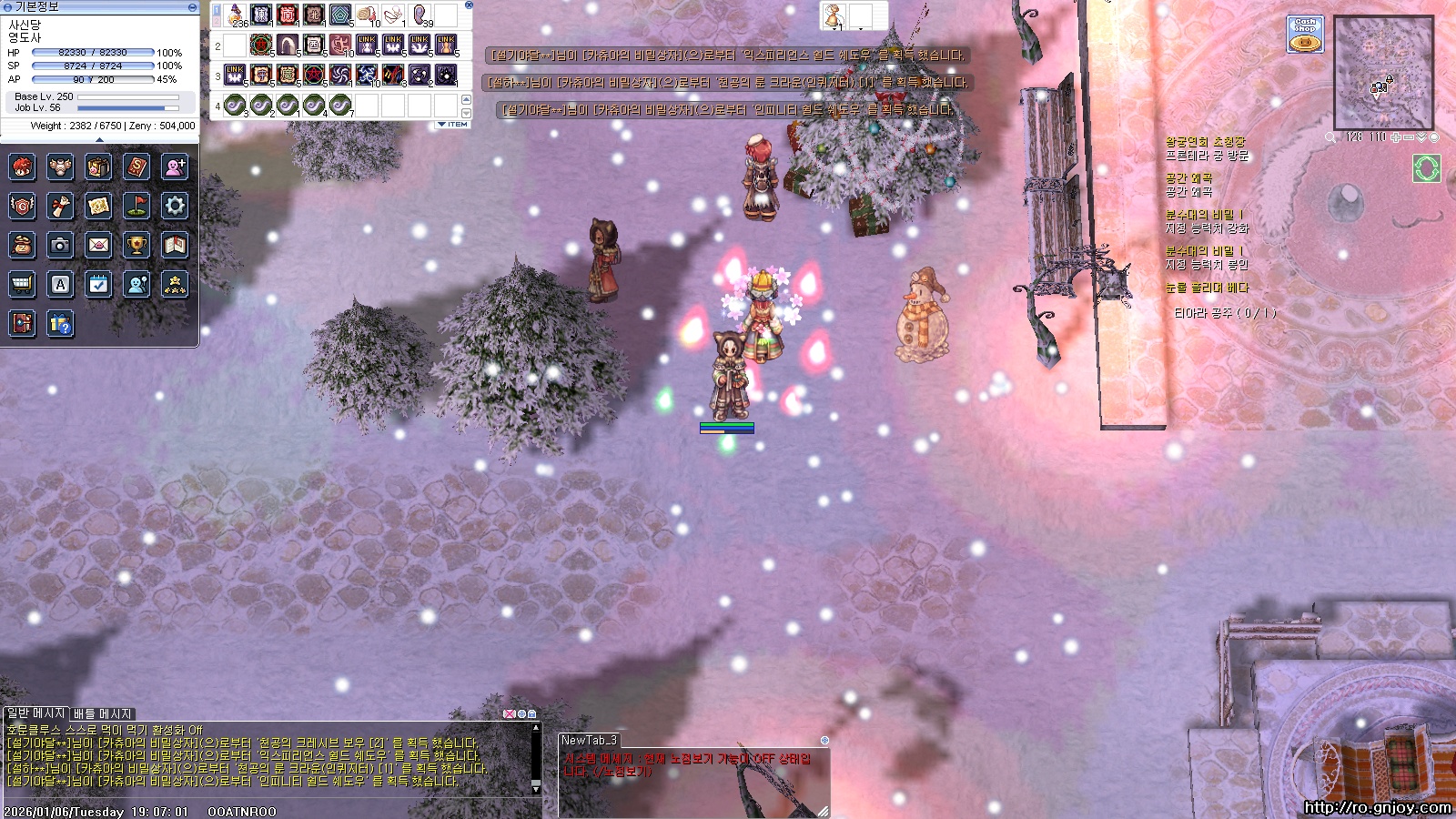Open the guild shield emblem icon
This screenshot has width=1456, height=819.
[22, 206]
